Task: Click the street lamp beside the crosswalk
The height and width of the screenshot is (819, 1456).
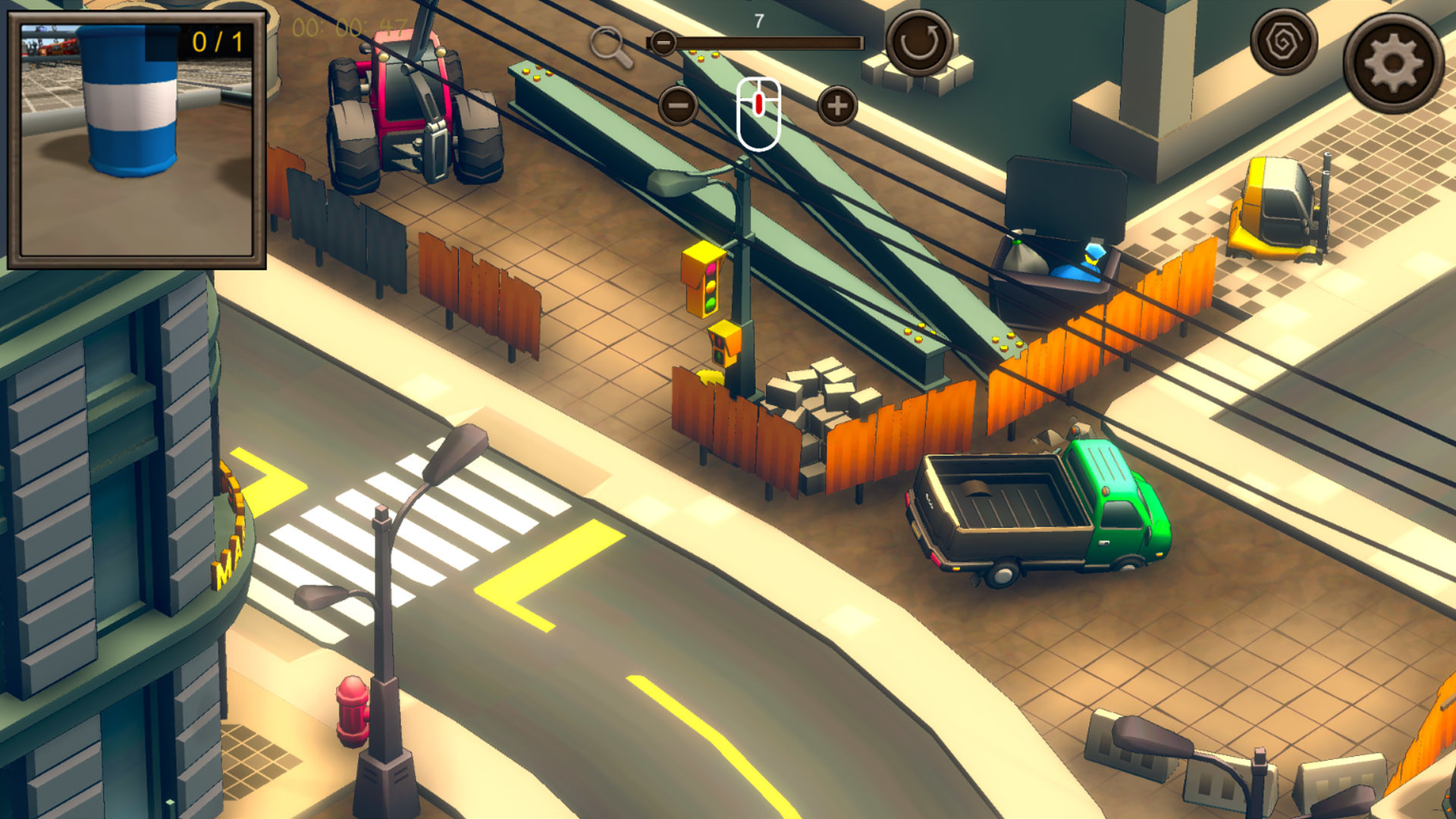Action: click(385, 599)
